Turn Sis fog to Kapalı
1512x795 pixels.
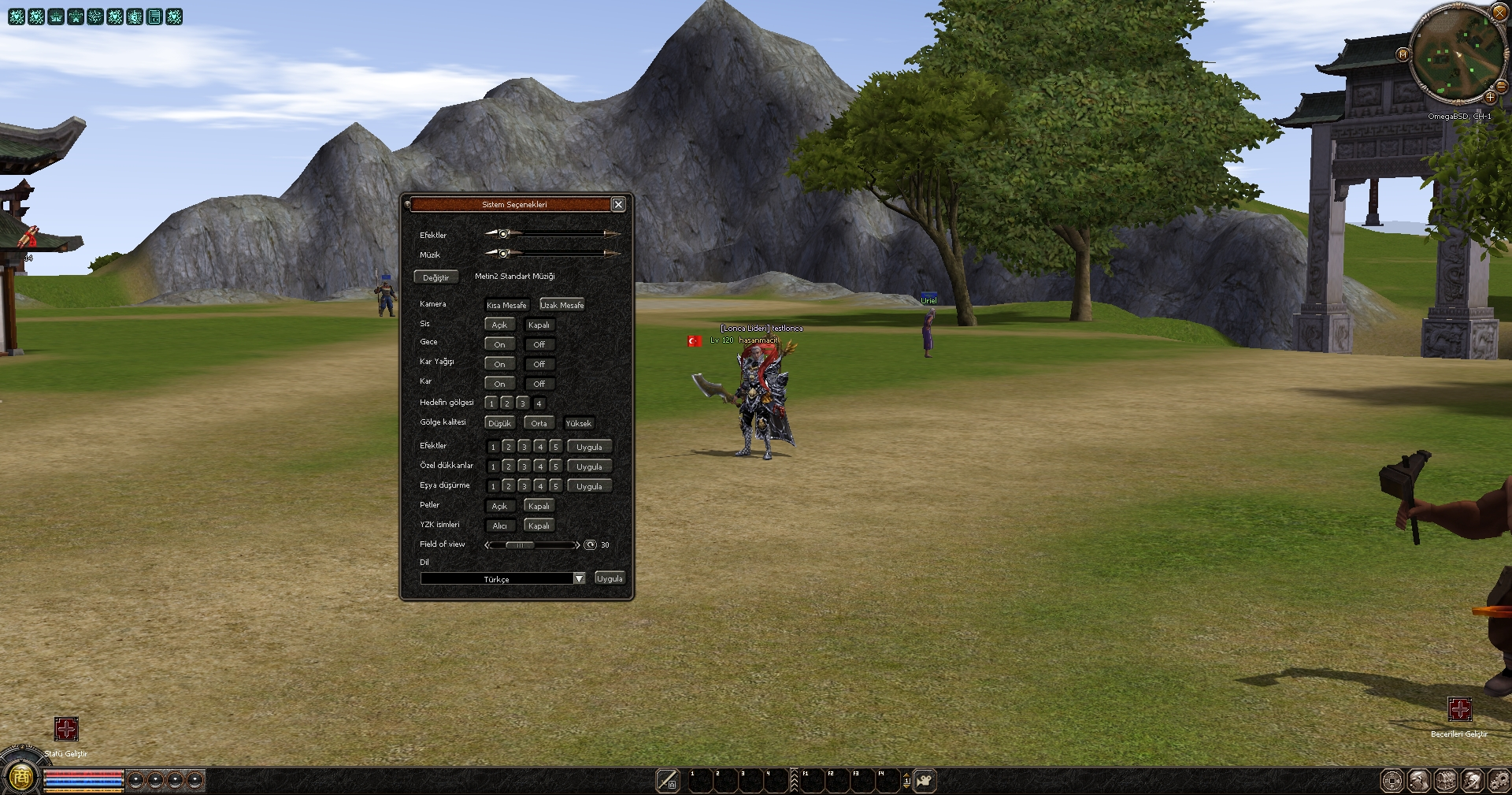539,325
